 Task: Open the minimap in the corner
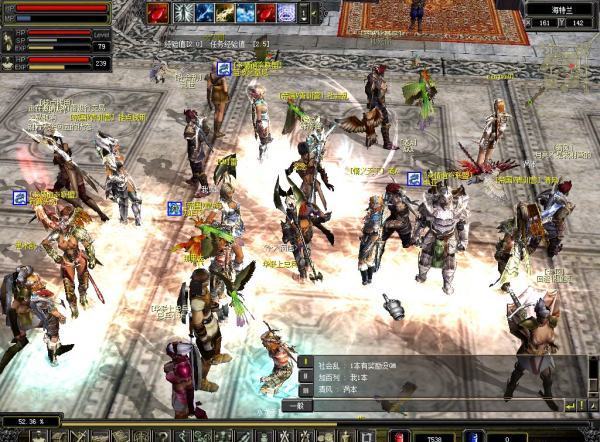click(x=566, y=62)
